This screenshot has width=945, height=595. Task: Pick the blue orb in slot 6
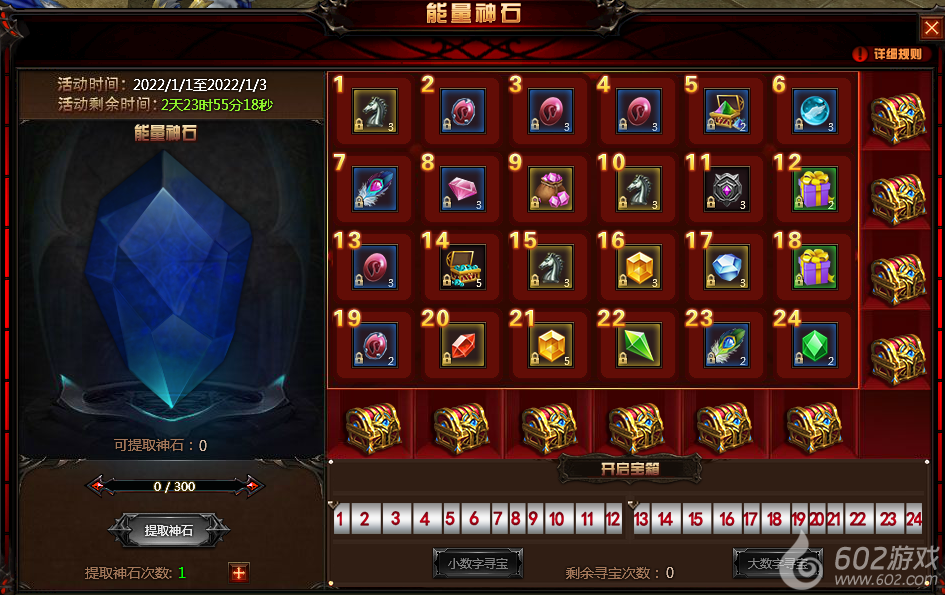coord(815,110)
